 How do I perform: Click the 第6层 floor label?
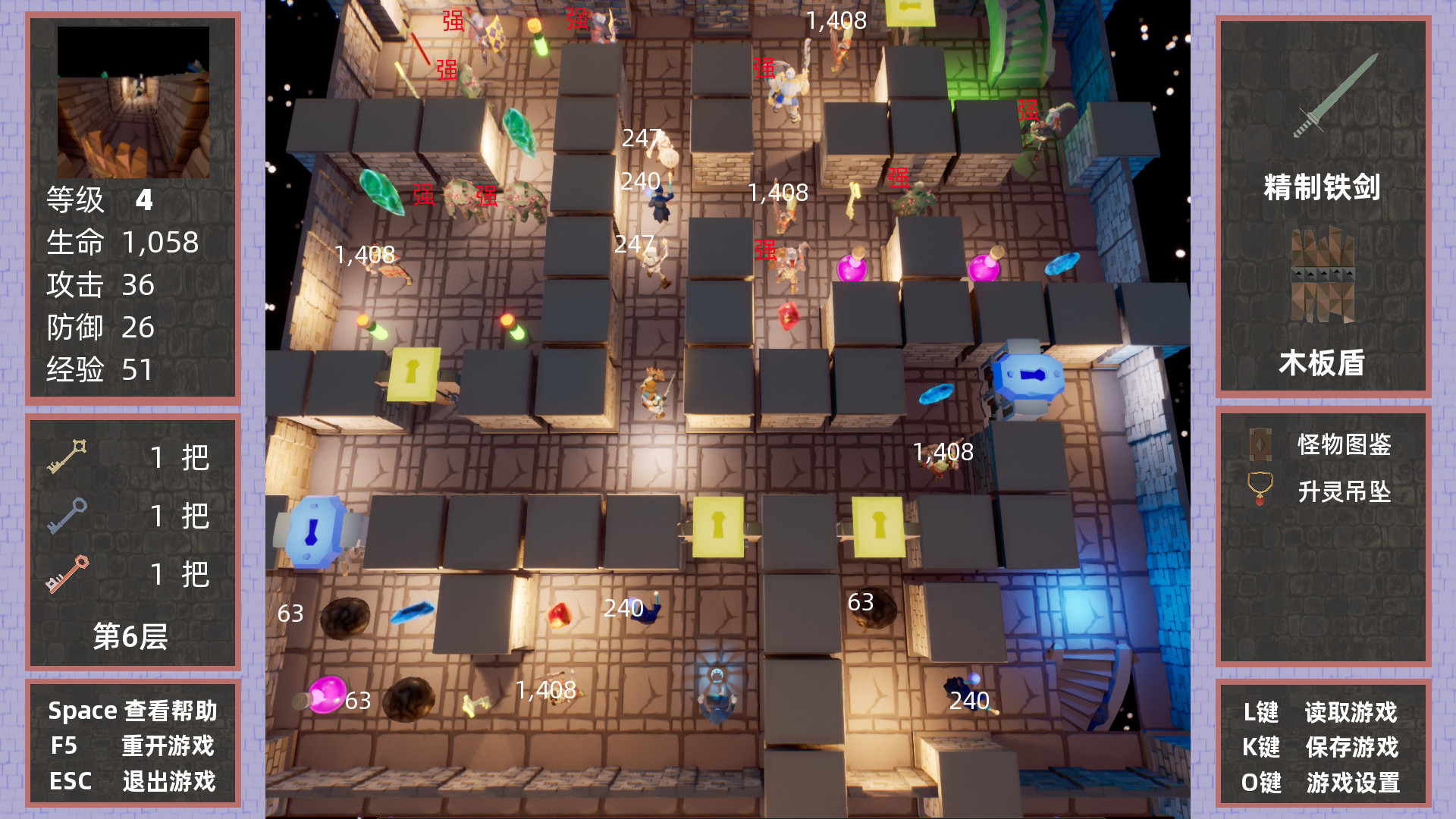point(130,637)
